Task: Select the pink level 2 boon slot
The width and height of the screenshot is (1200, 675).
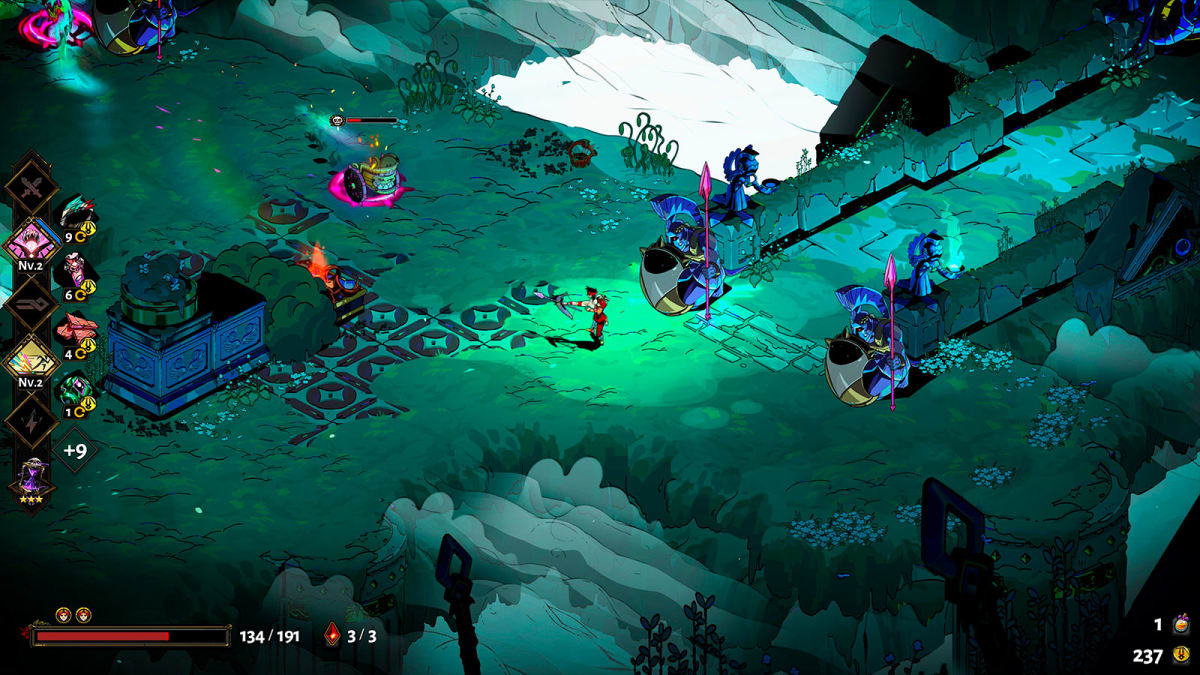Action: [31, 245]
